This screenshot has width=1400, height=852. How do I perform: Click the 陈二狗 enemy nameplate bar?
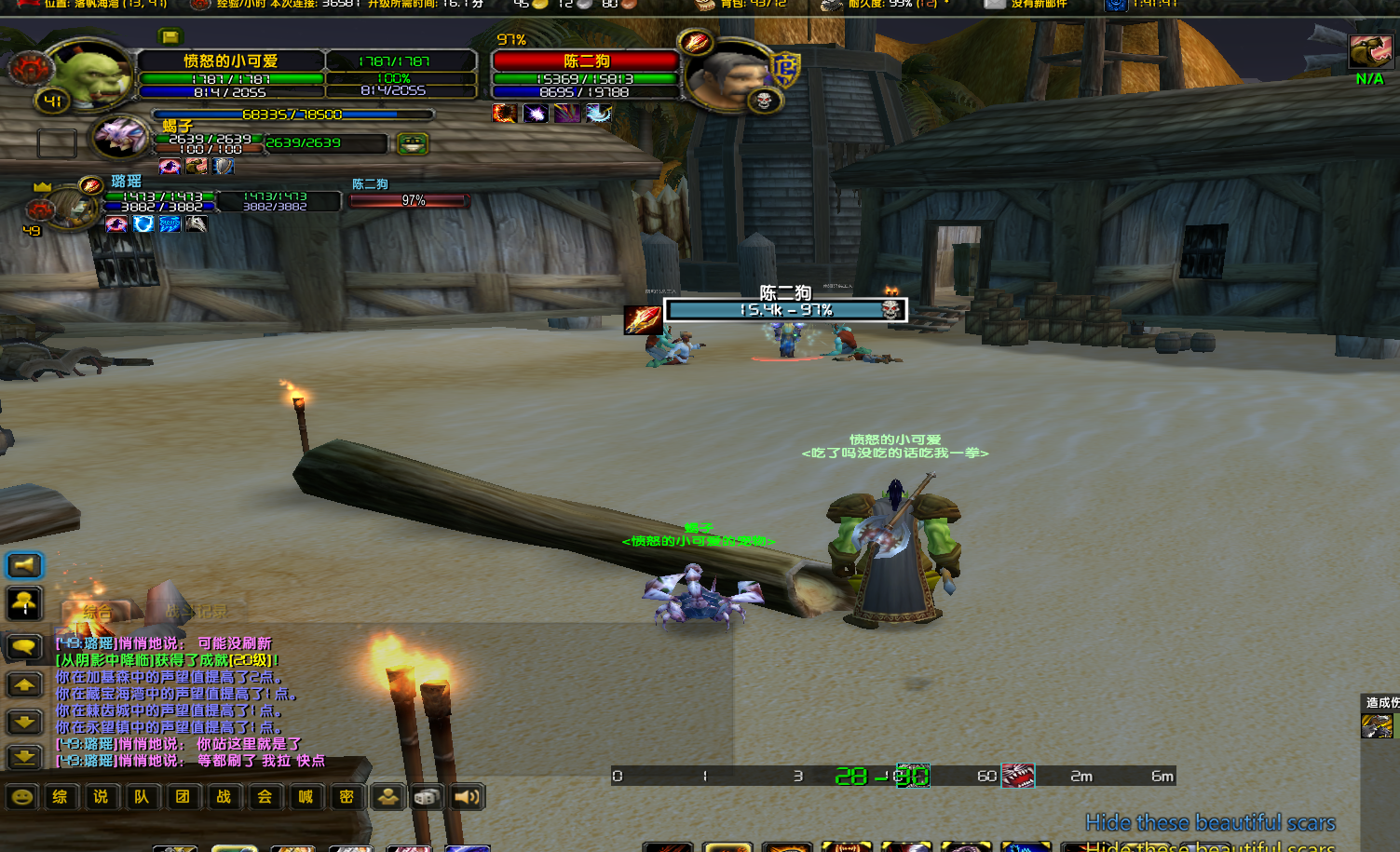[784, 310]
